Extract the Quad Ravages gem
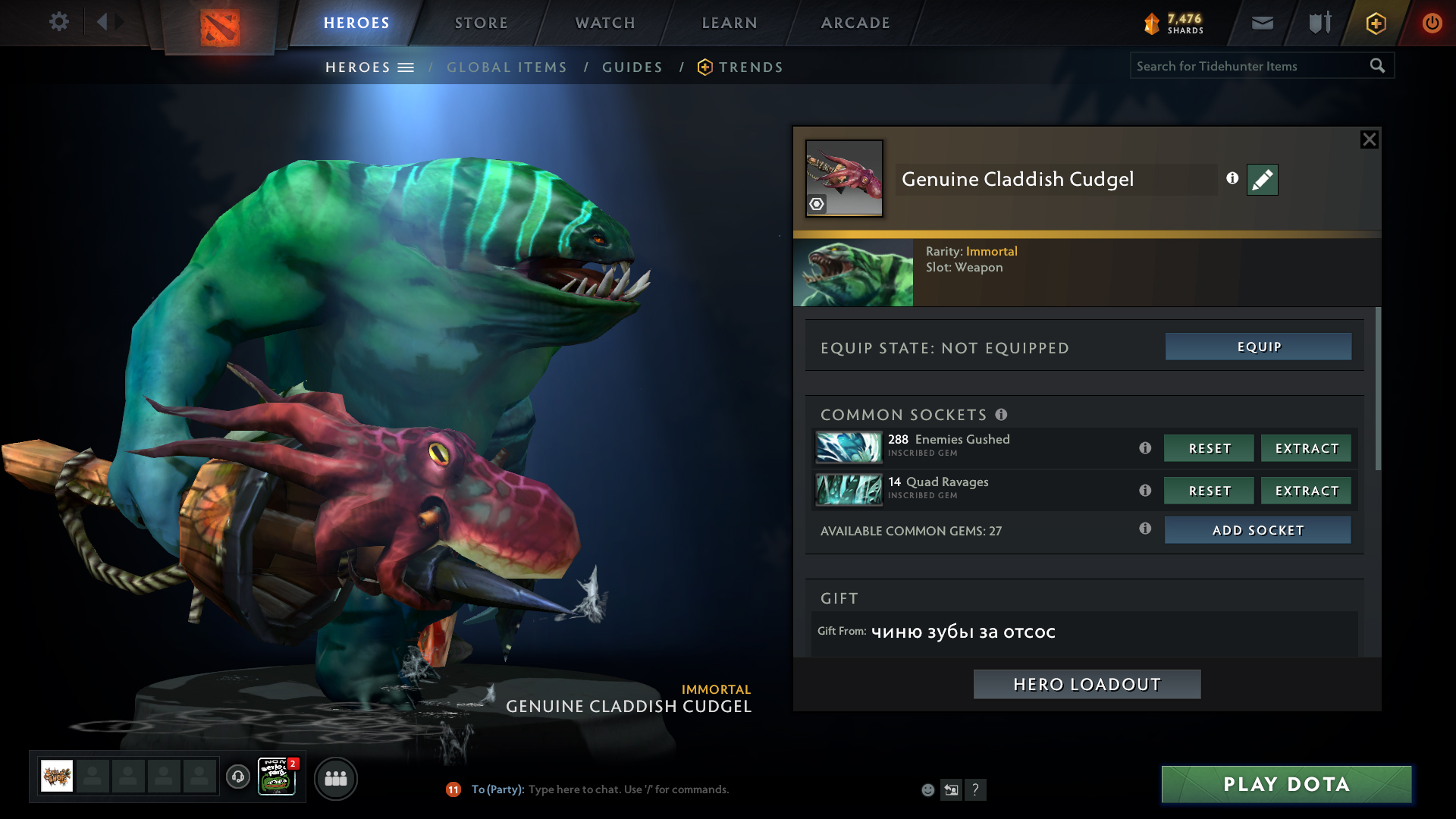The height and width of the screenshot is (819, 1456). (x=1306, y=491)
